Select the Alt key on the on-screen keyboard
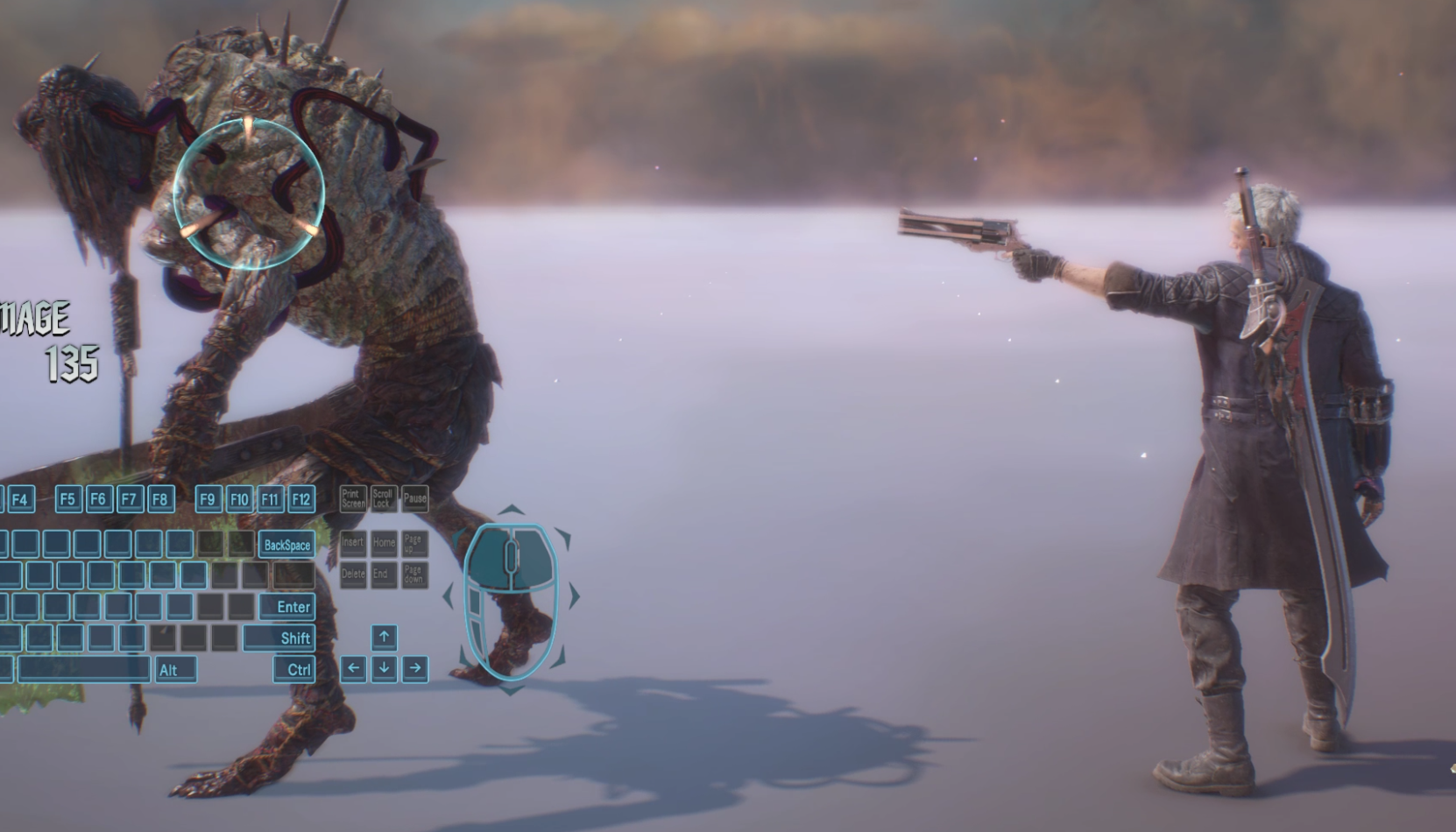The width and height of the screenshot is (1456, 832). click(176, 669)
